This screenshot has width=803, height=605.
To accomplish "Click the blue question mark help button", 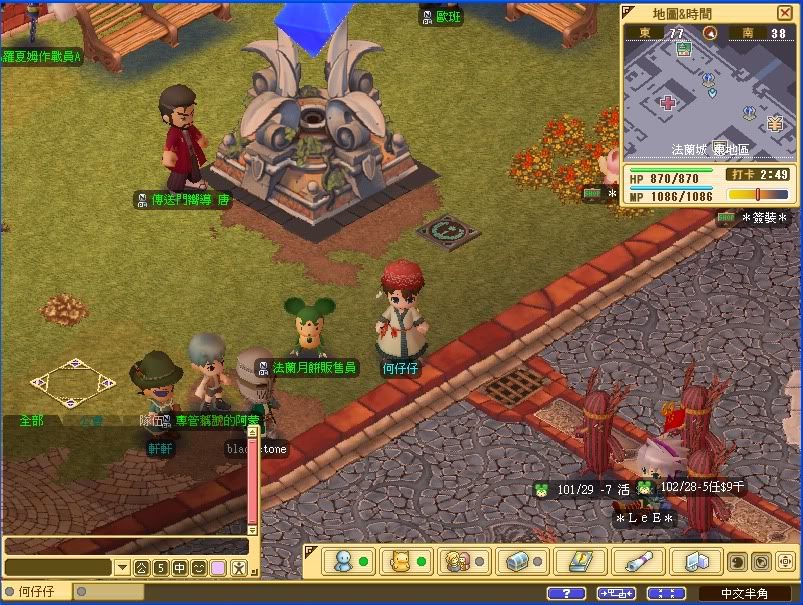I will (x=566, y=593).
